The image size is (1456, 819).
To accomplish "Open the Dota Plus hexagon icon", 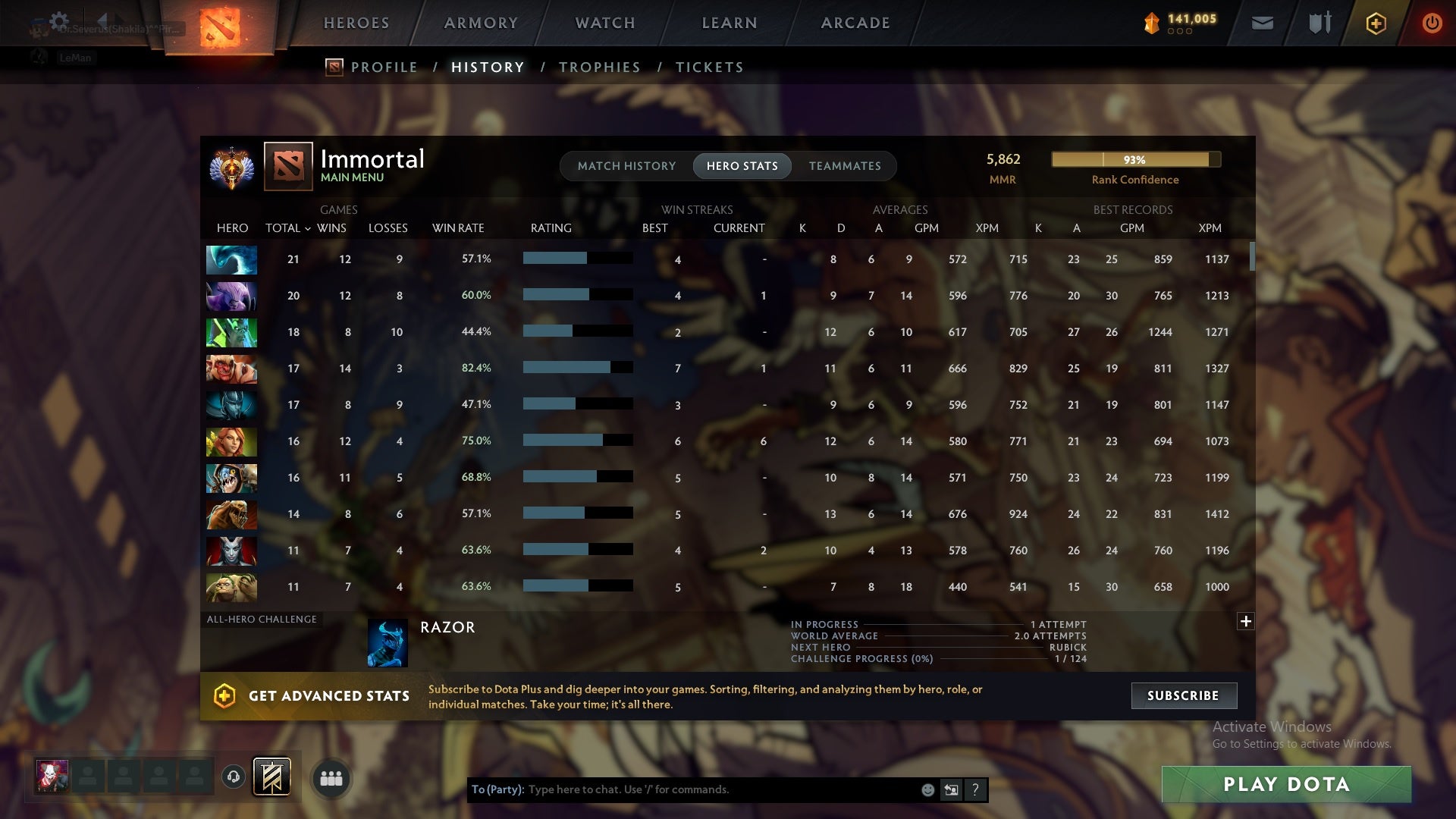I will coord(1376,23).
